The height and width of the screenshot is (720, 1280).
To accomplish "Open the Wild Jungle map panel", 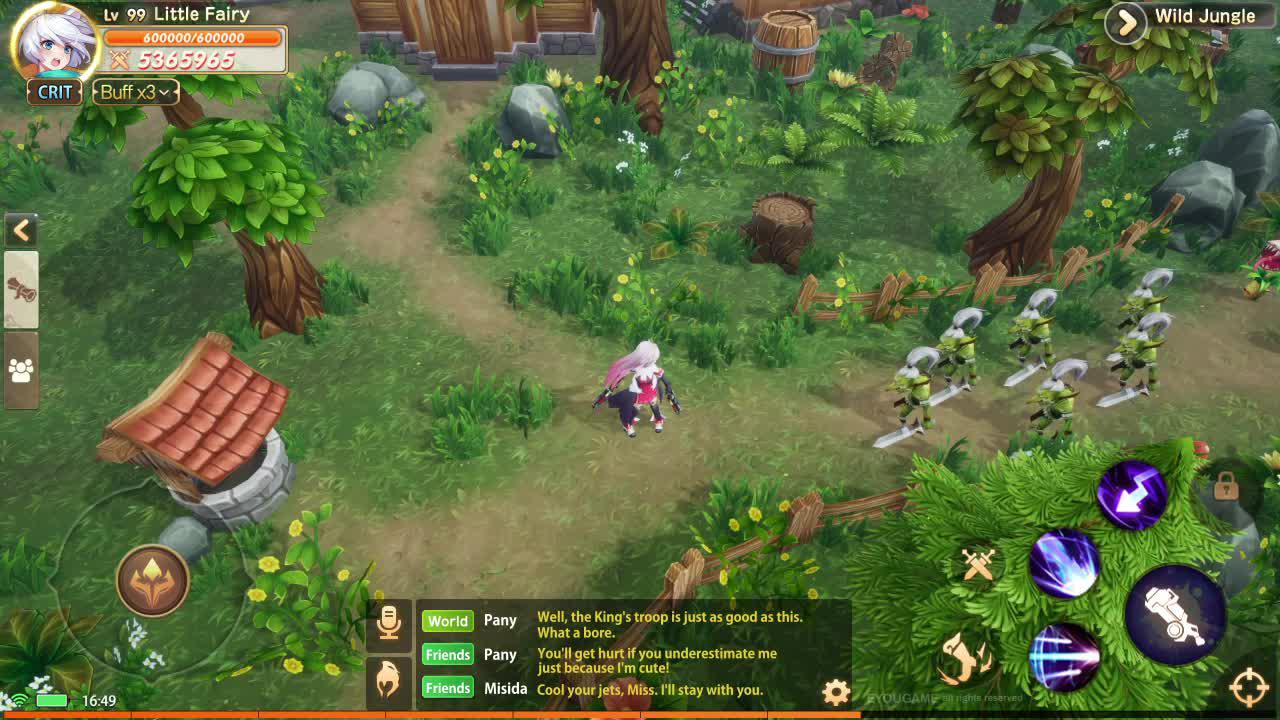I will tap(1125, 24).
